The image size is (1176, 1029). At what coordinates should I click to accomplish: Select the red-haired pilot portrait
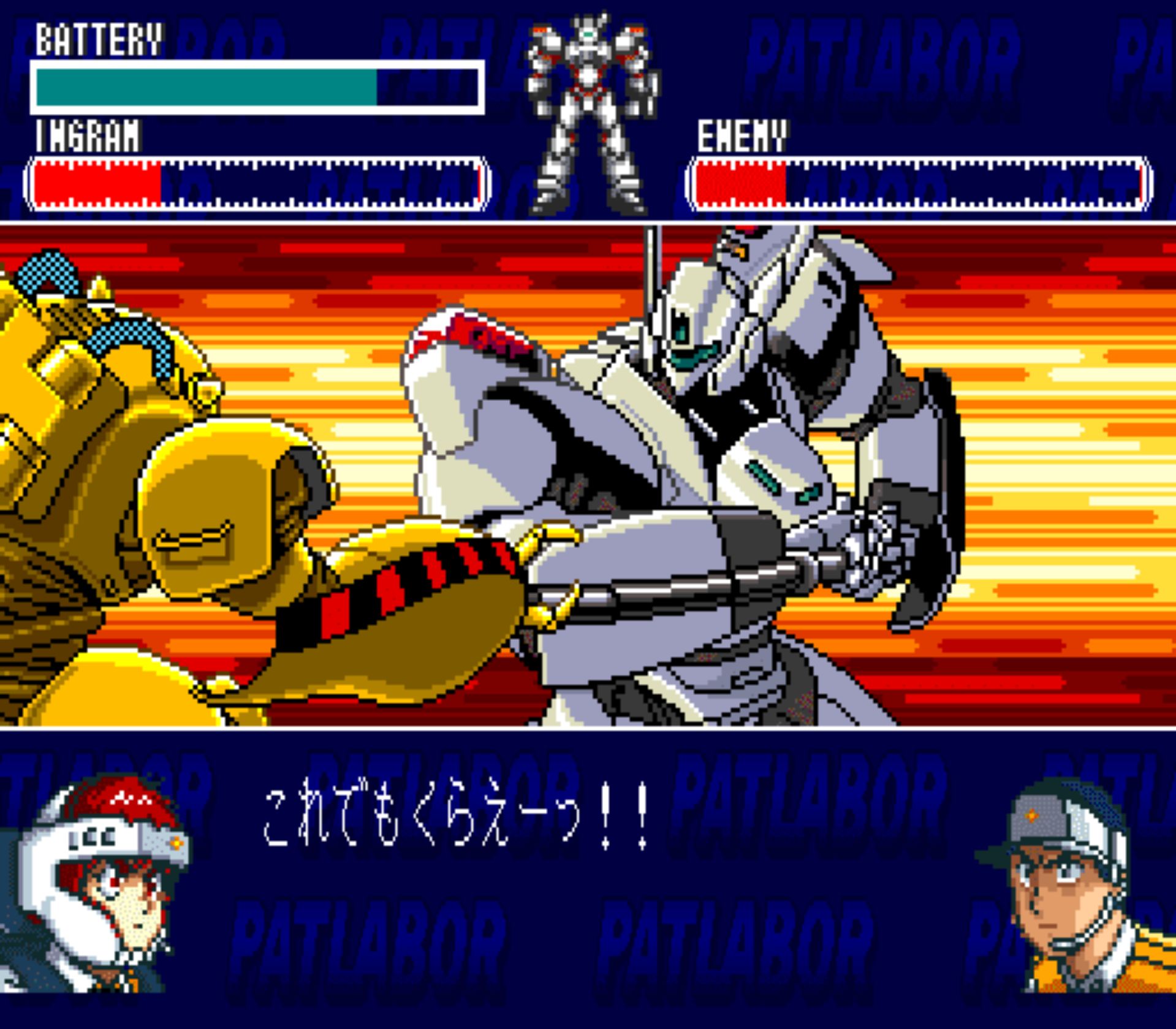pos(95,883)
